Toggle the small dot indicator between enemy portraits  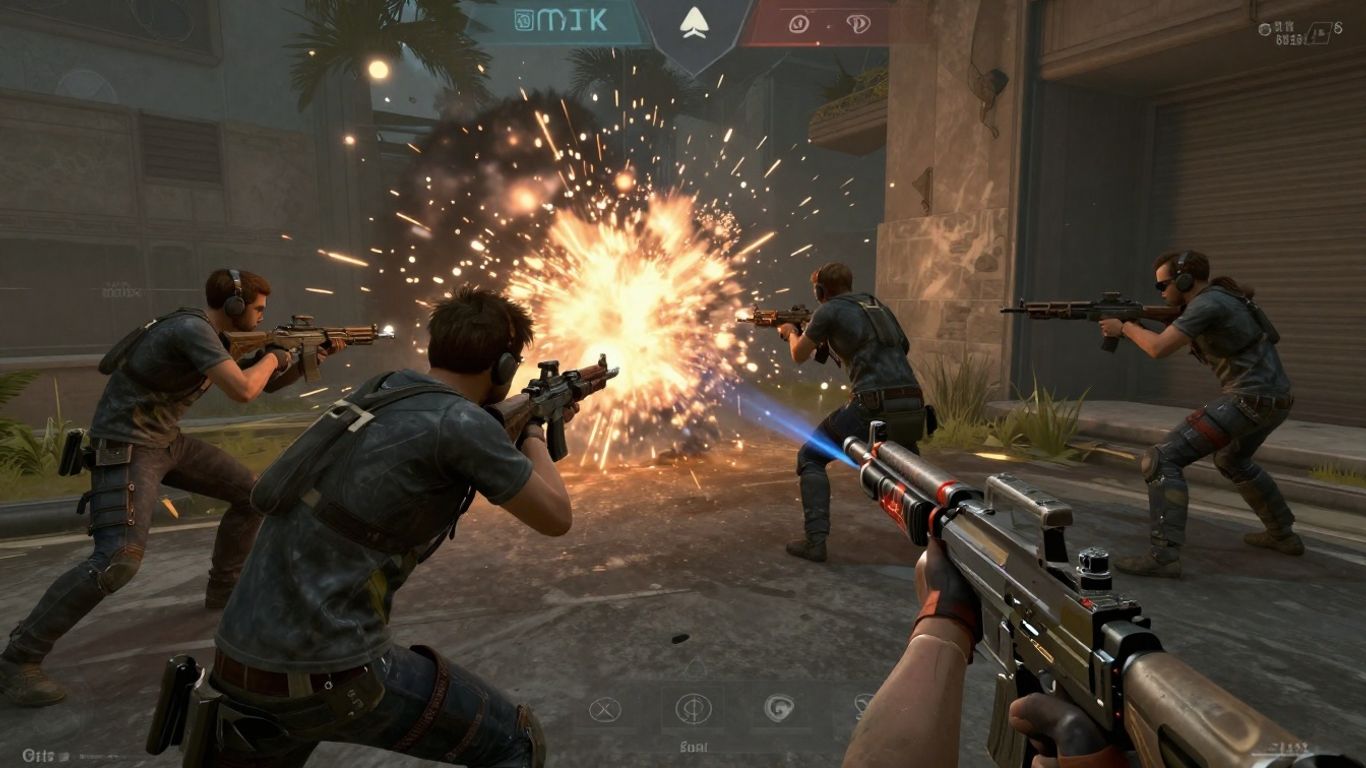point(827,26)
